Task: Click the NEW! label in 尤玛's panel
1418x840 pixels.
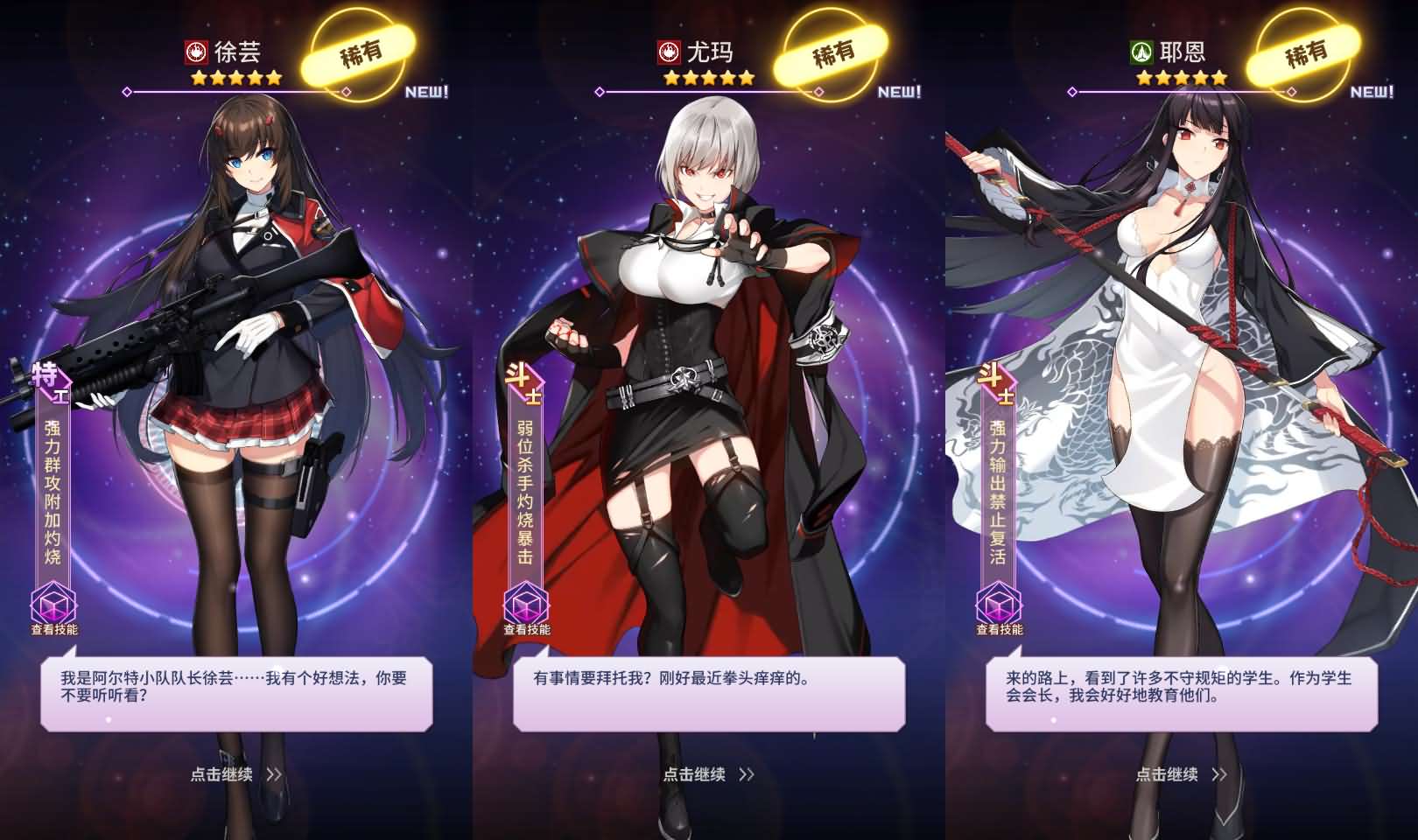Action: [898, 90]
